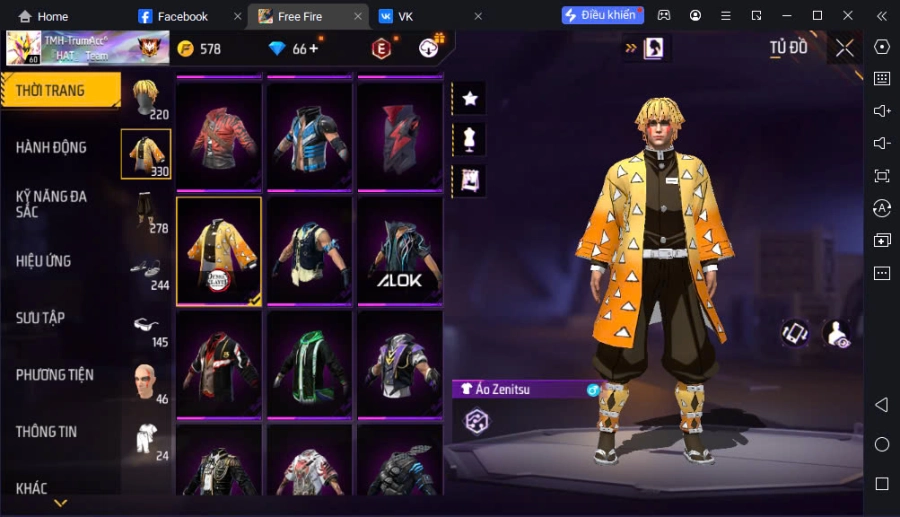Open the star favorites filter
Screen dimensions: 900x517
469,98
